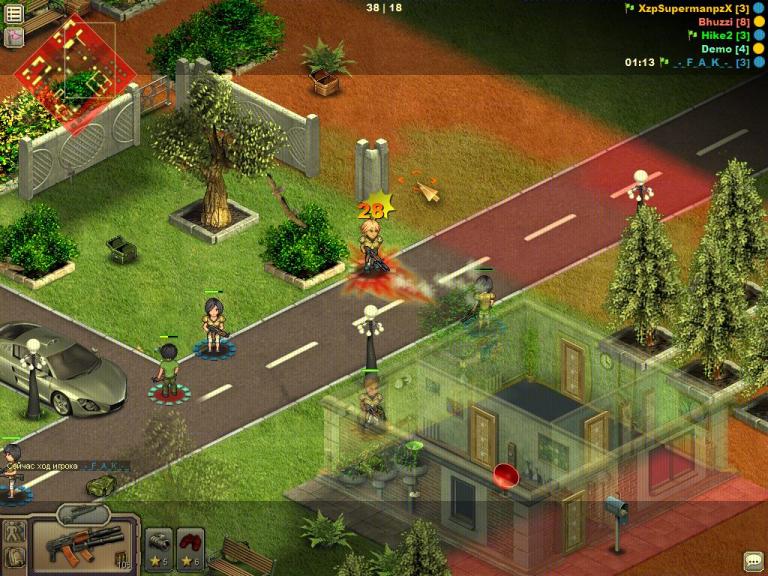Open the chat speech bubble
The height and width of the screenshot is (576, 768).
coord(753,561)
